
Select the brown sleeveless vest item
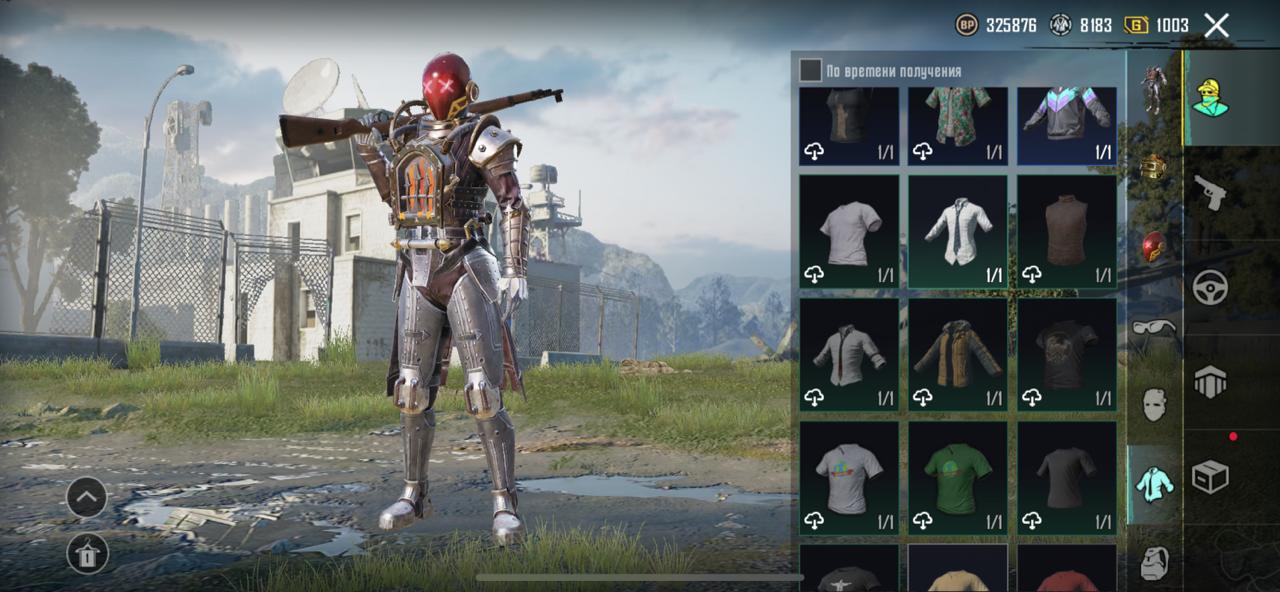point(1067,232)
